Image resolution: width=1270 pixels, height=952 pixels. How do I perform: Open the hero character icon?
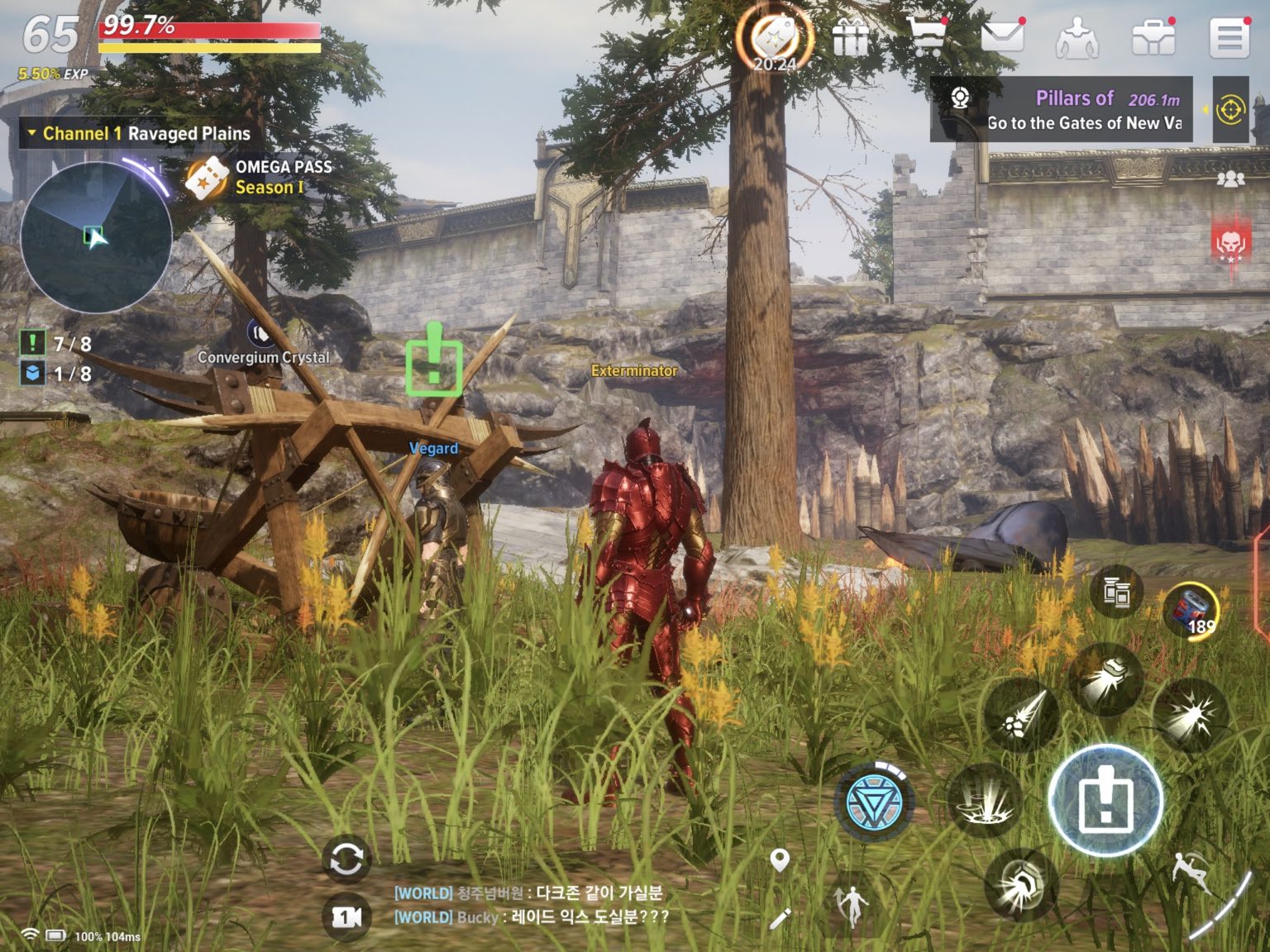[x=1077, y=38]
